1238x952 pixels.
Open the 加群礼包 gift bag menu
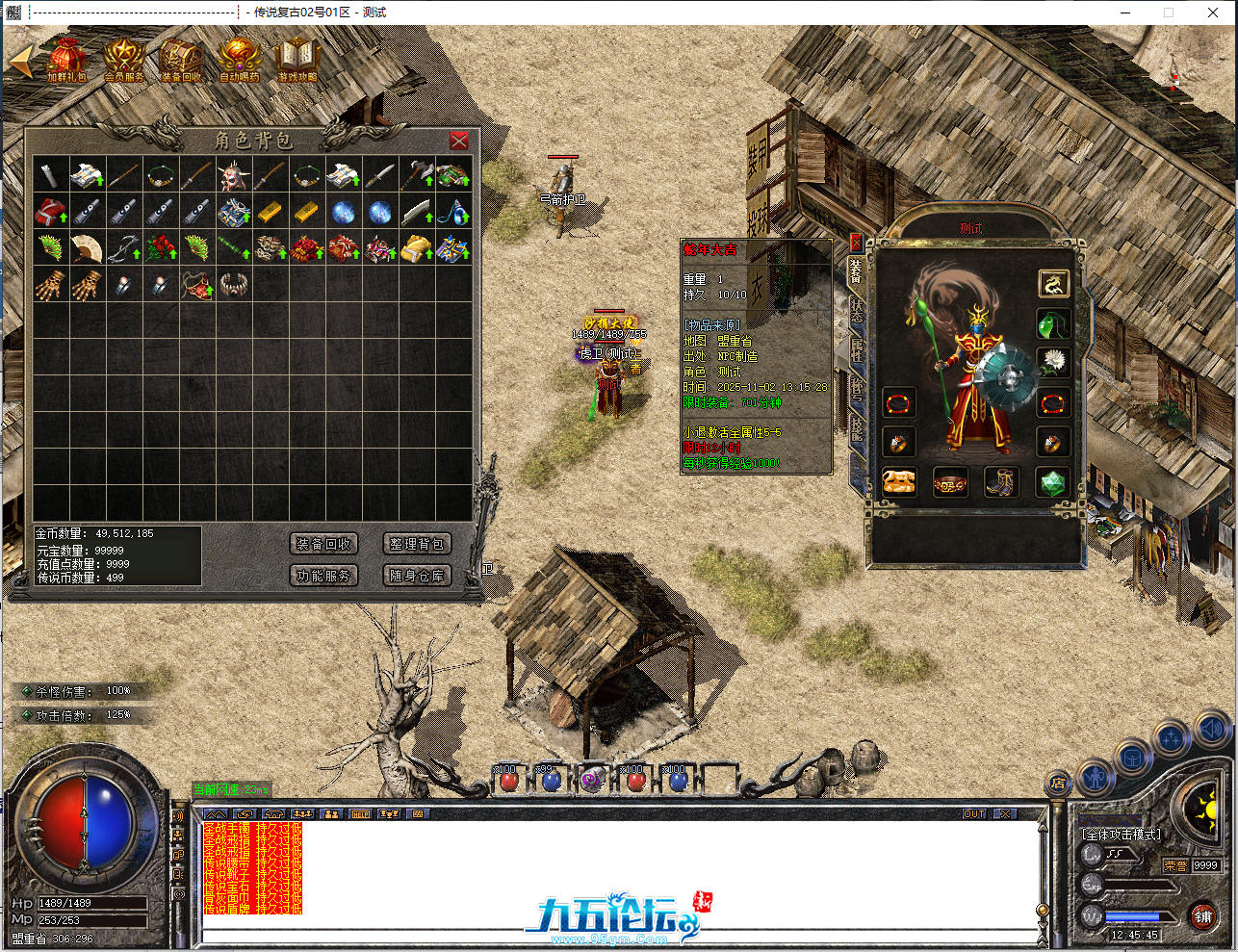click(x=65, y=60)
